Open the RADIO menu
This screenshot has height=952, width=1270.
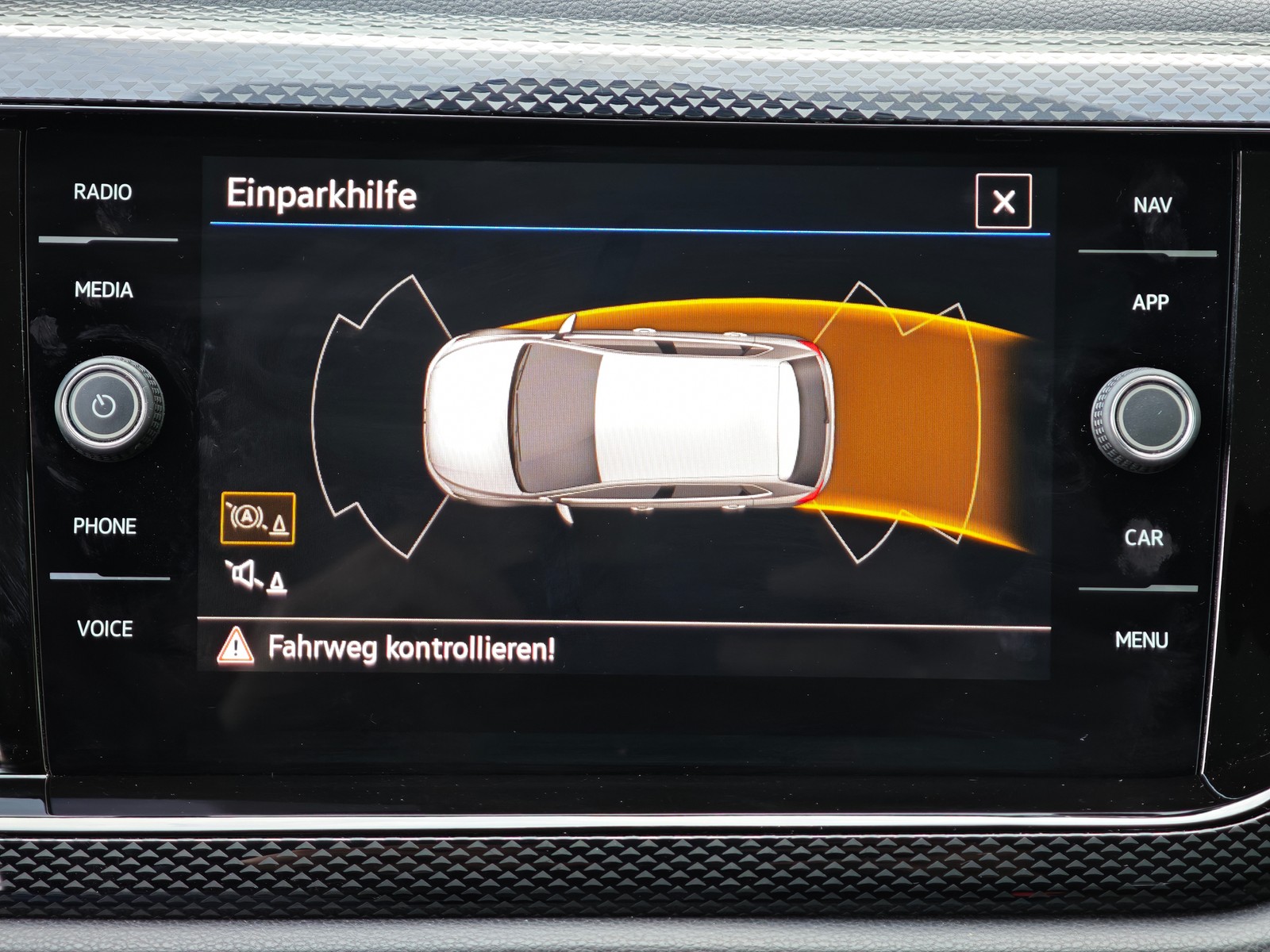click(x=103, y=192)
